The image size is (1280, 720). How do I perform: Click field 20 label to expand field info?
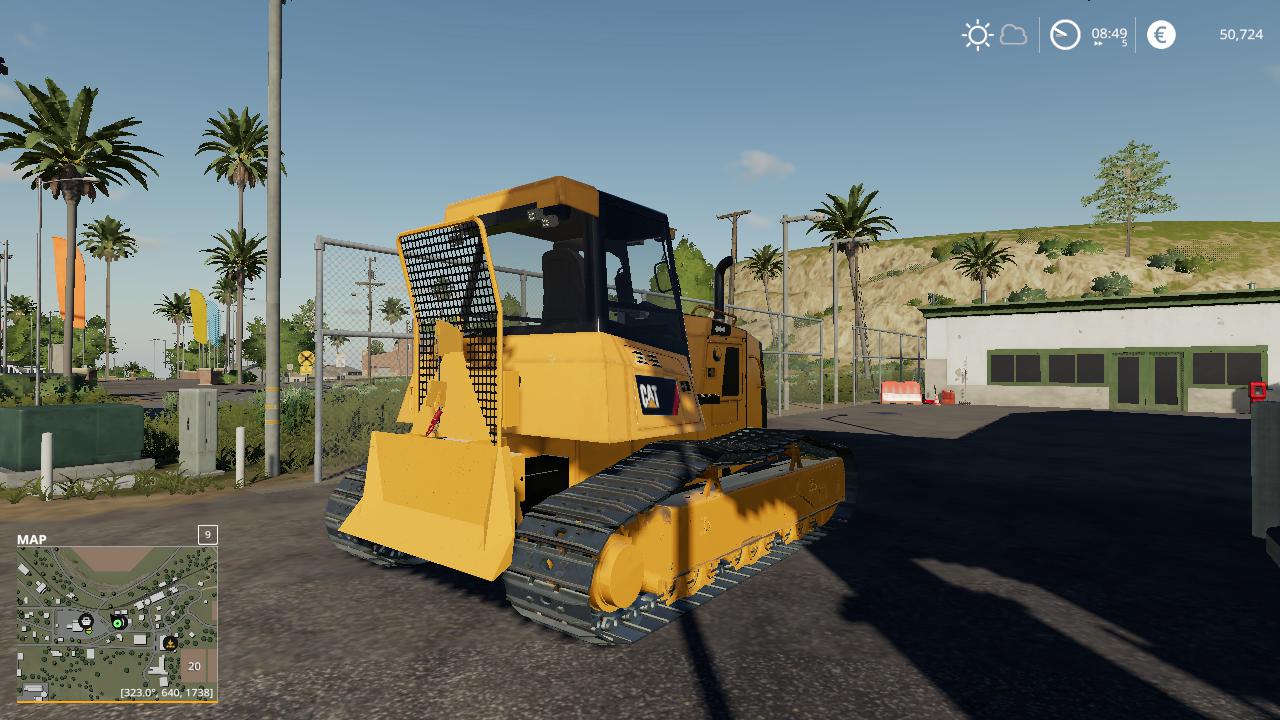194,666
